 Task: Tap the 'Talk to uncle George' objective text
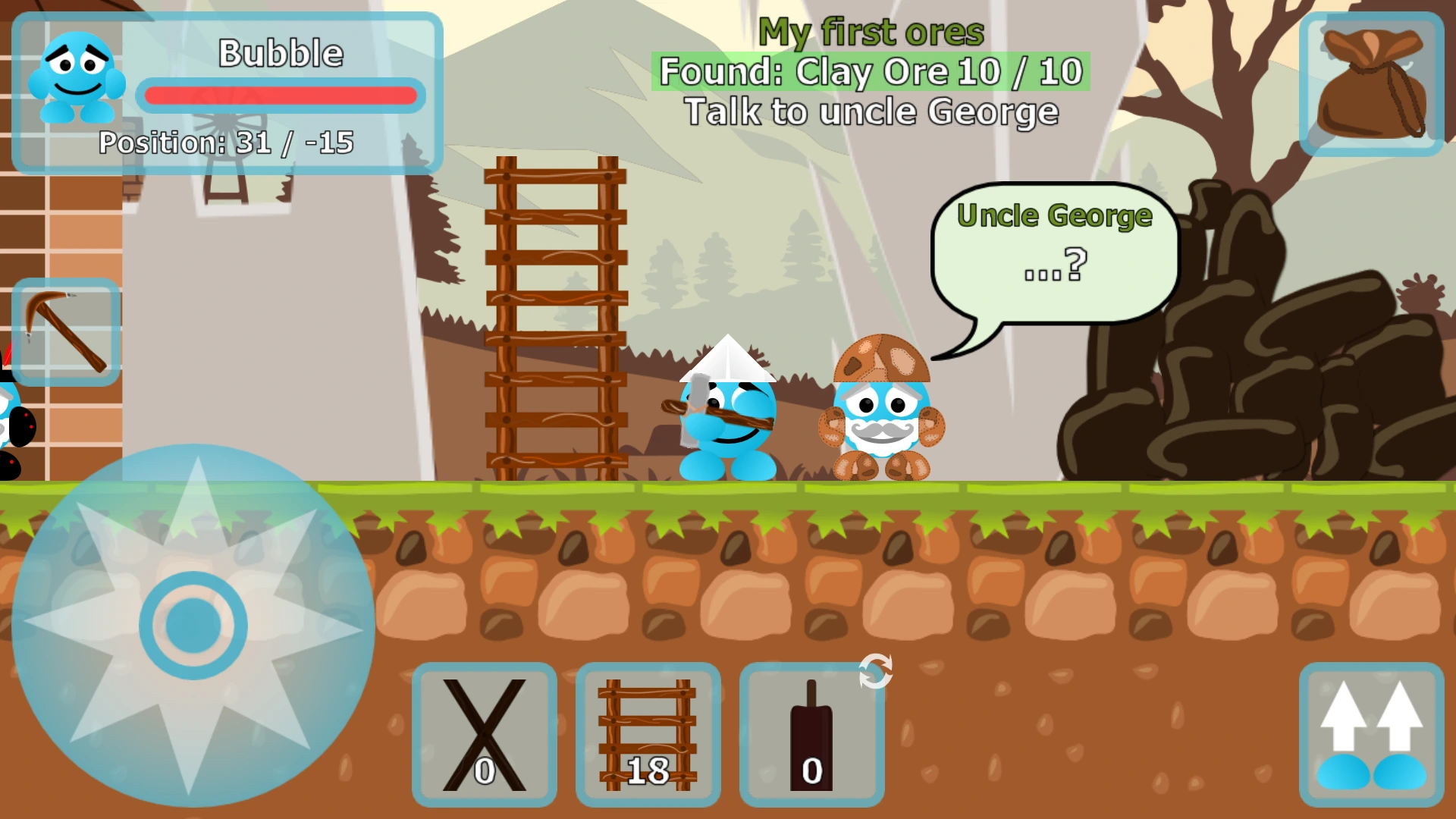[x=871, y=111]
